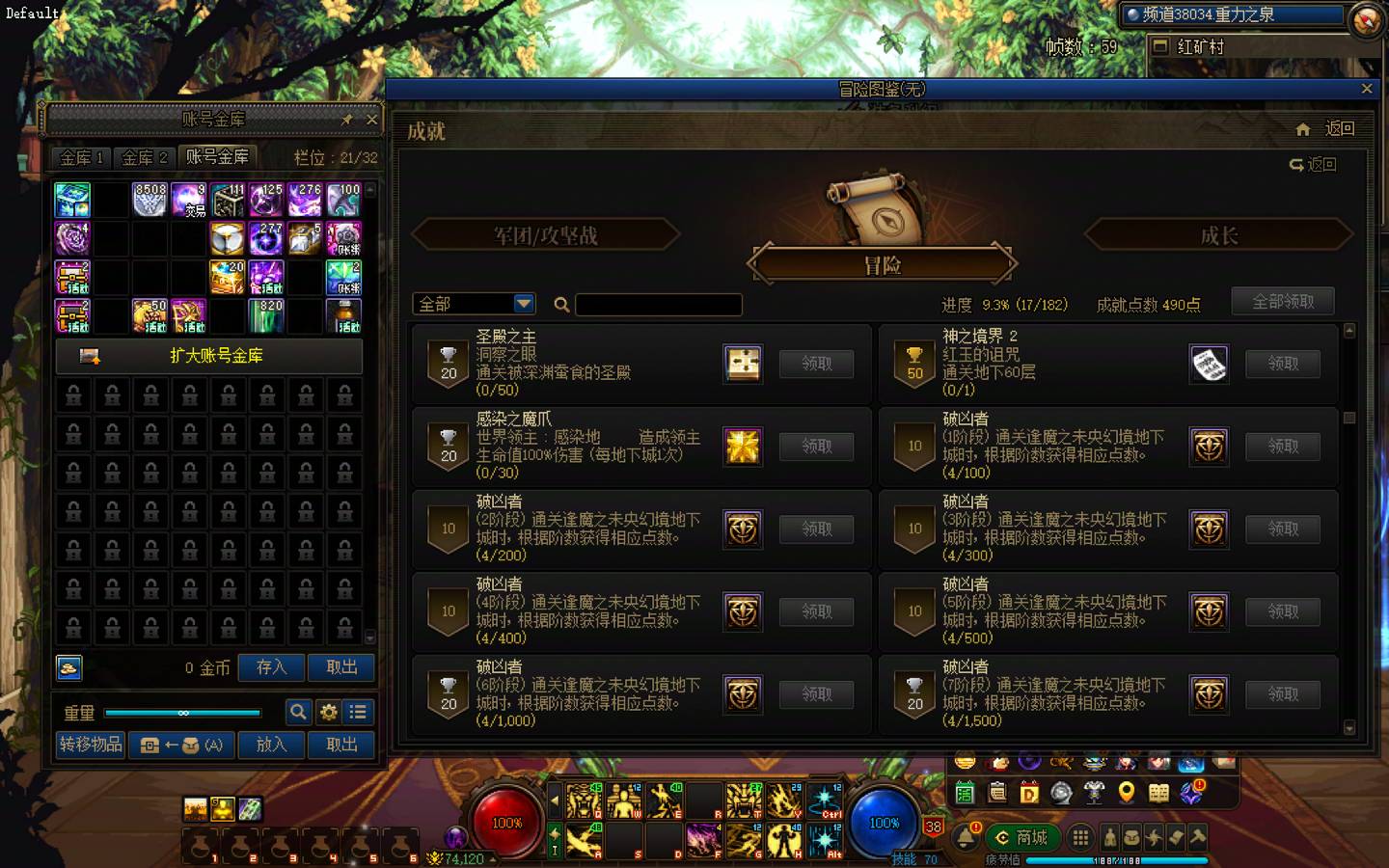Screen dimensions: 1389x868
Task: Select the 军团/攻坚战 category tab
Action: 545,234
